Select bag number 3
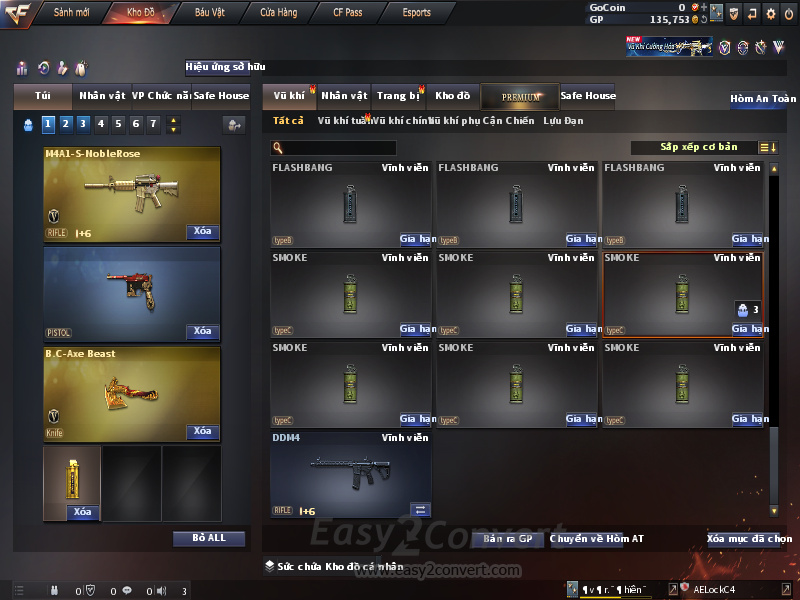Viewport: 800px width, 600px height. click(x=82, y=124)
